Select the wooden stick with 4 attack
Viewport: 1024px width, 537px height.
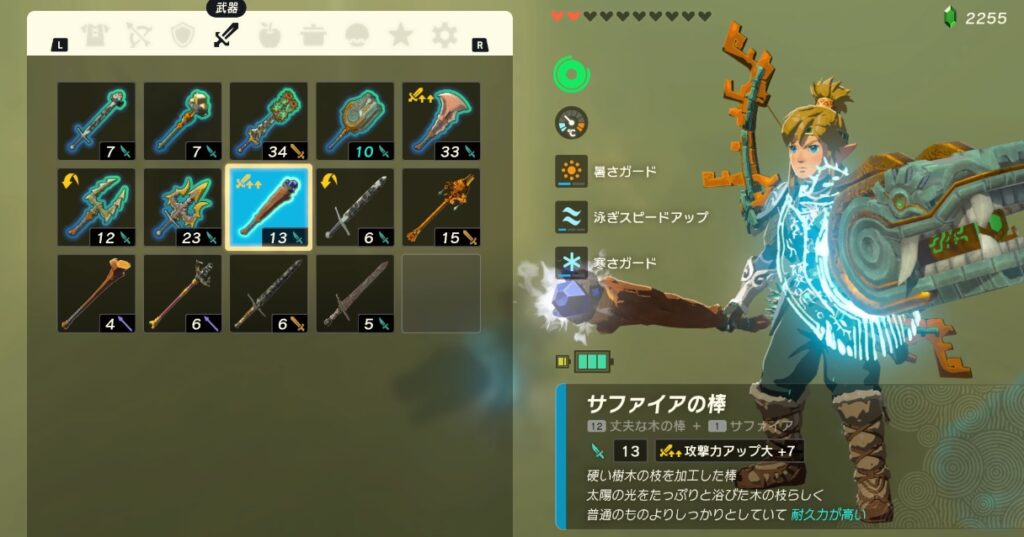[x=96, y=293]
